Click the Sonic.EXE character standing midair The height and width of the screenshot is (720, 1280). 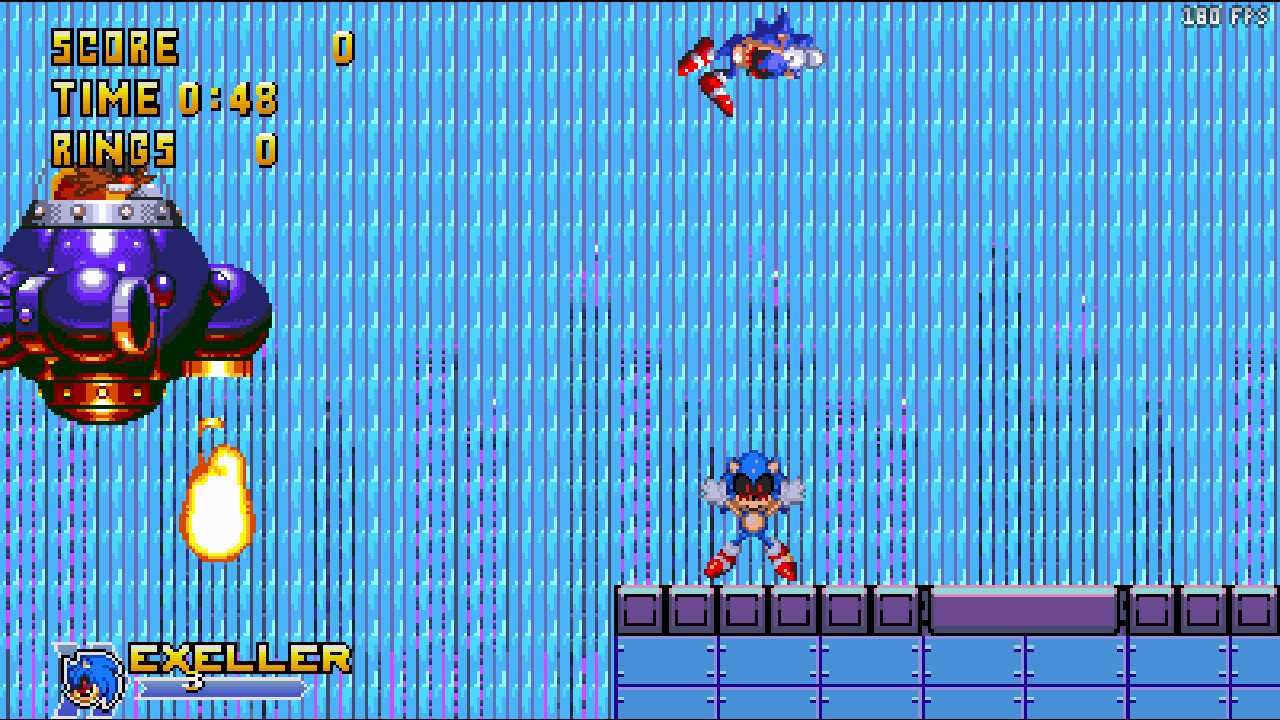tap(752, 505)
